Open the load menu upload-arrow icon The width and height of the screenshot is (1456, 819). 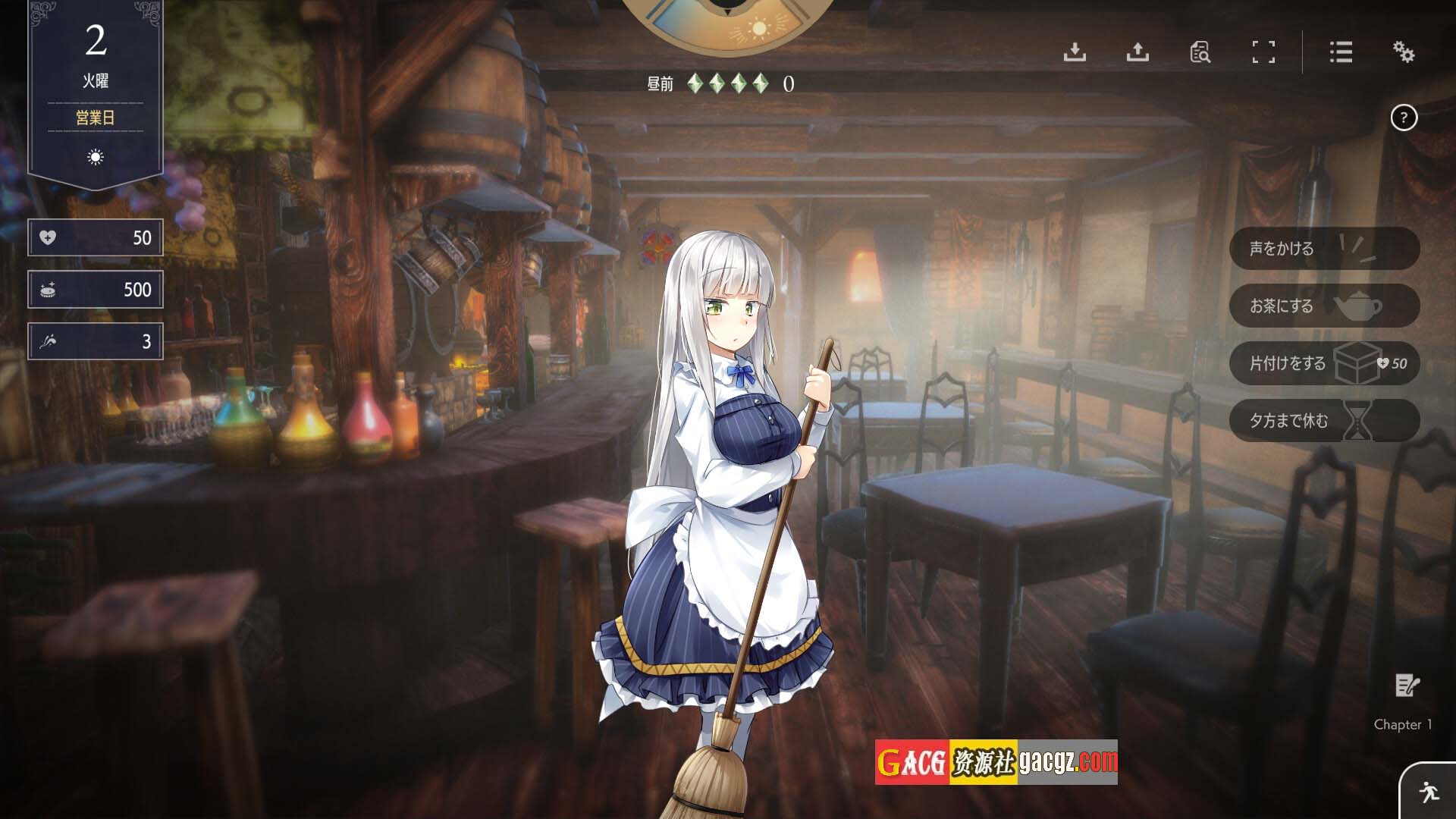pyautogui.click(x=1137, y=52)
